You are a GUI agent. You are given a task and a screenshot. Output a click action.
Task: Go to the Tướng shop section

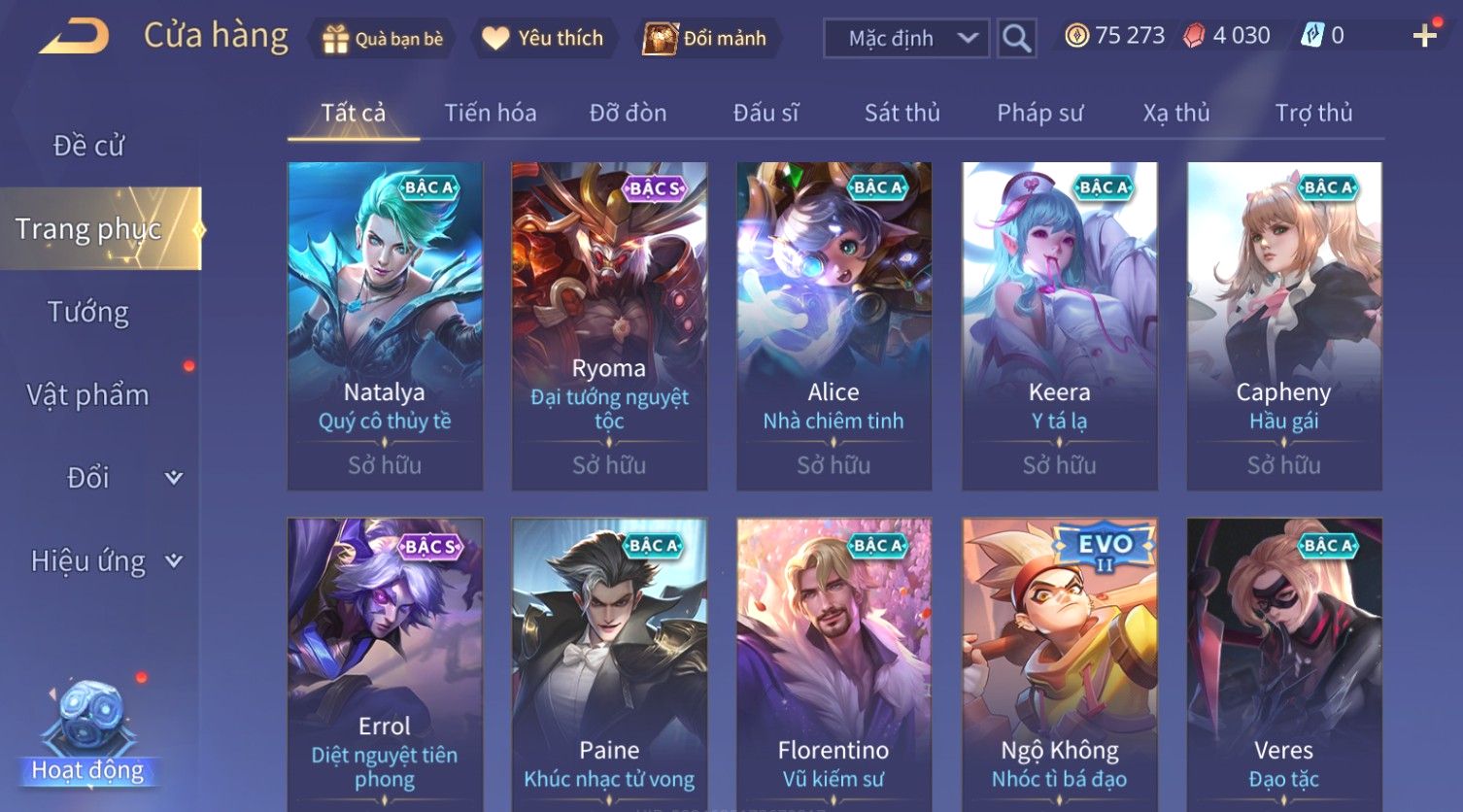tap(88, 312)
